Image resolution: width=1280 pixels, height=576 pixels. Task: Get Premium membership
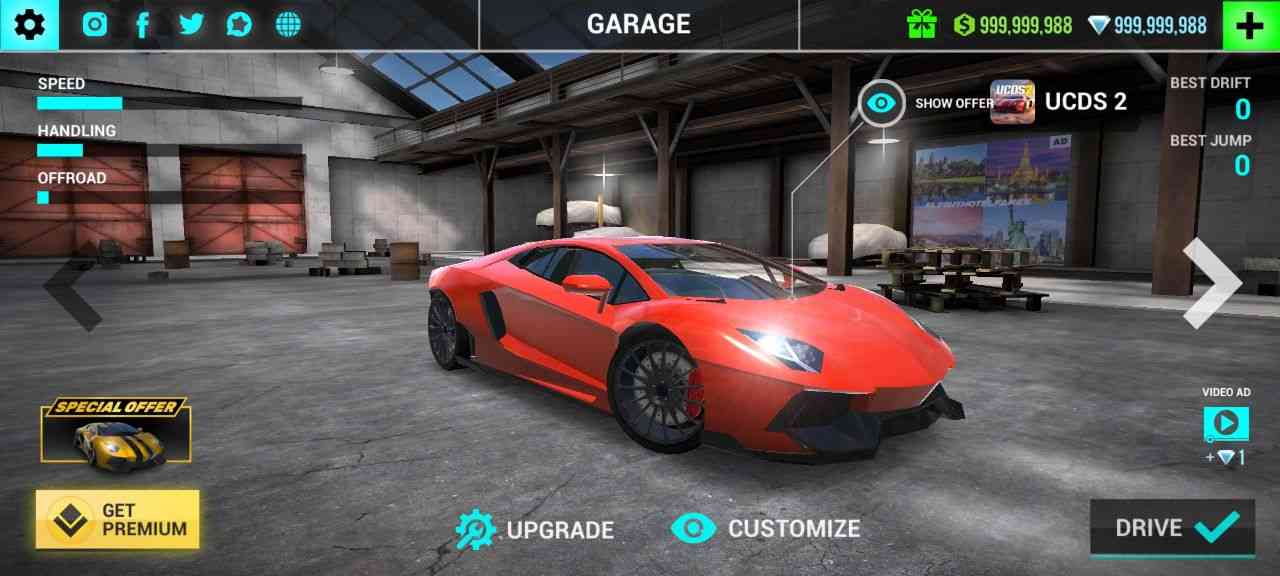point(118,519)
